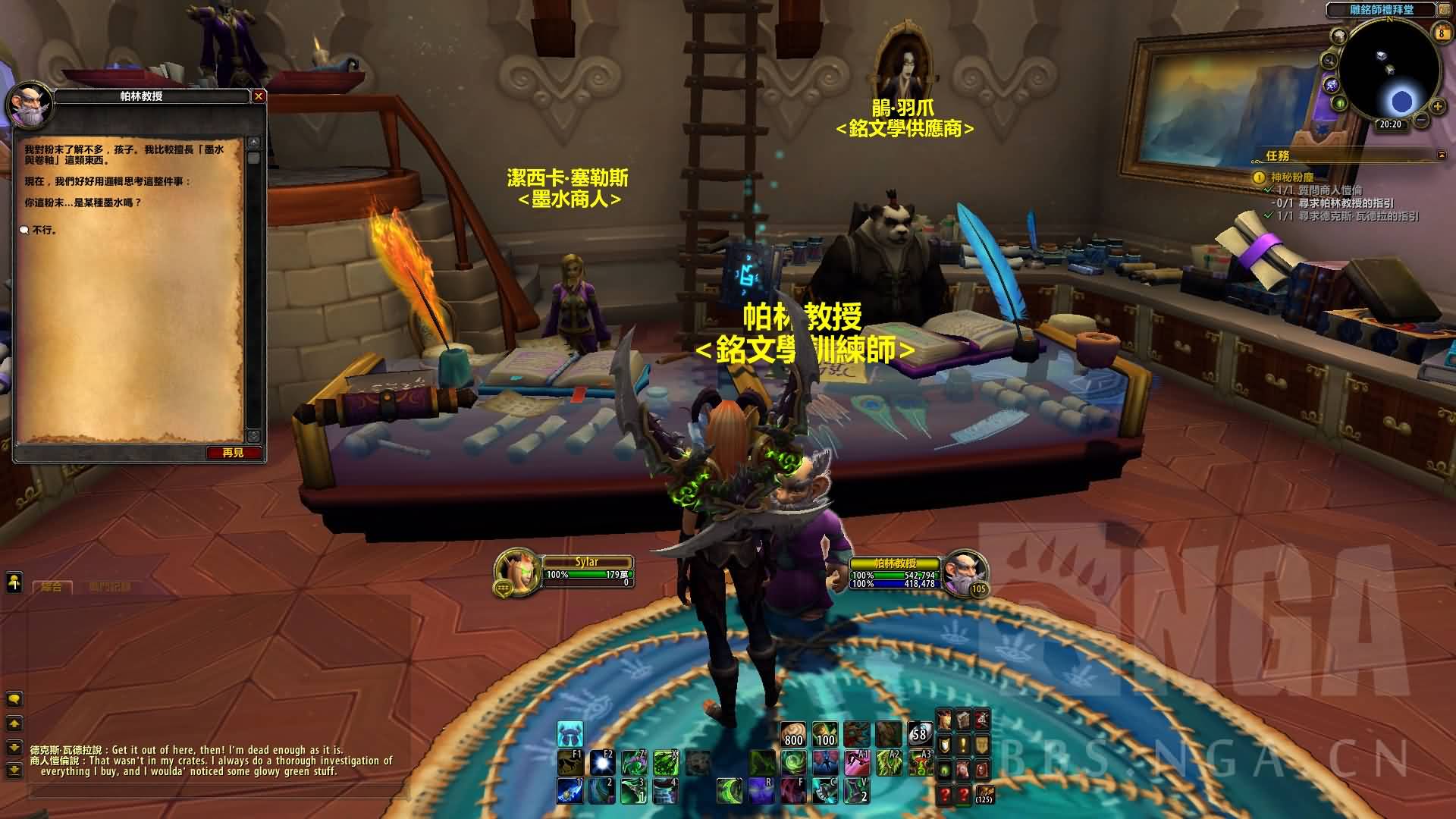Image resolution: width=1456 pixels, height=819 pixels.
Task: Activate the ability bound to F2
Action: [x=604, y=763]
